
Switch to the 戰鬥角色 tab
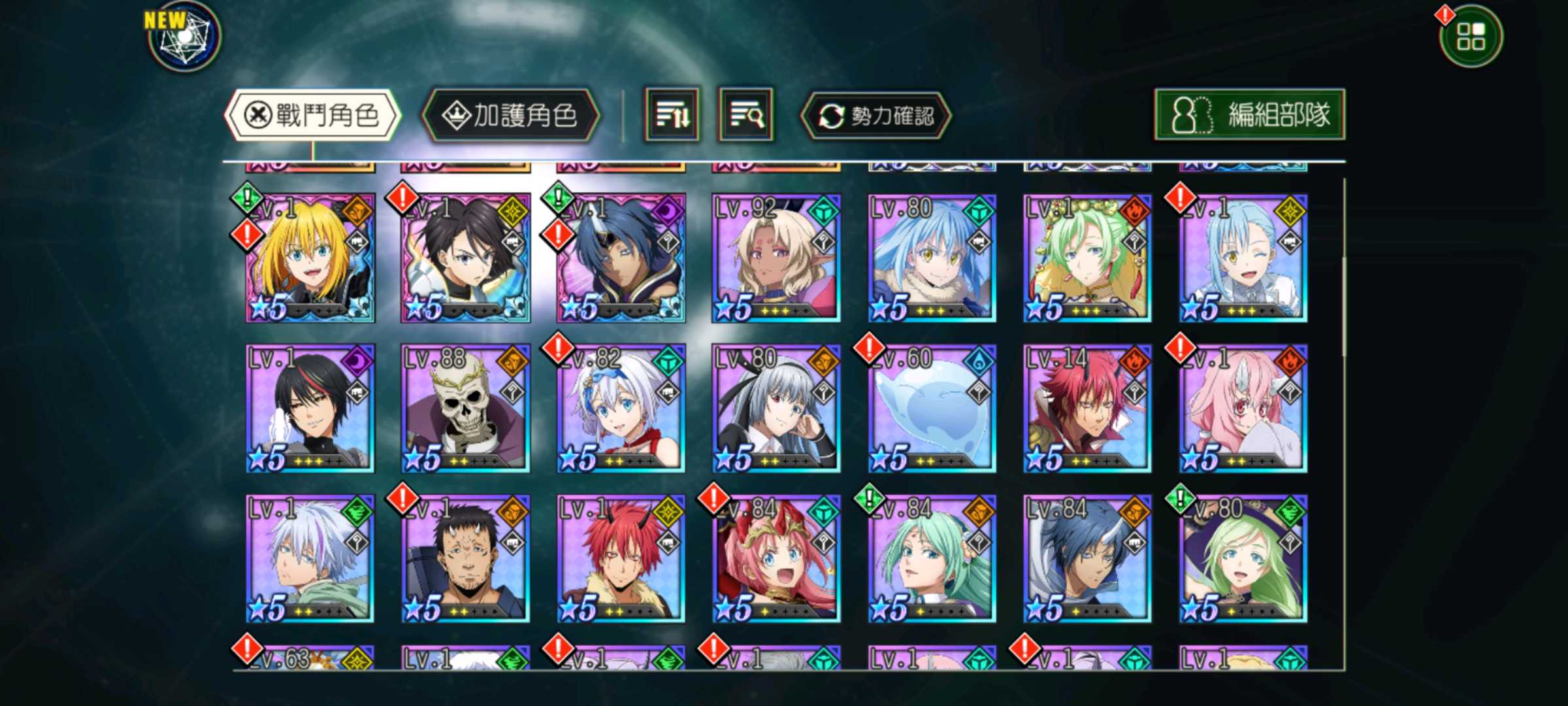pyautogui.click(x=312, y=116)
